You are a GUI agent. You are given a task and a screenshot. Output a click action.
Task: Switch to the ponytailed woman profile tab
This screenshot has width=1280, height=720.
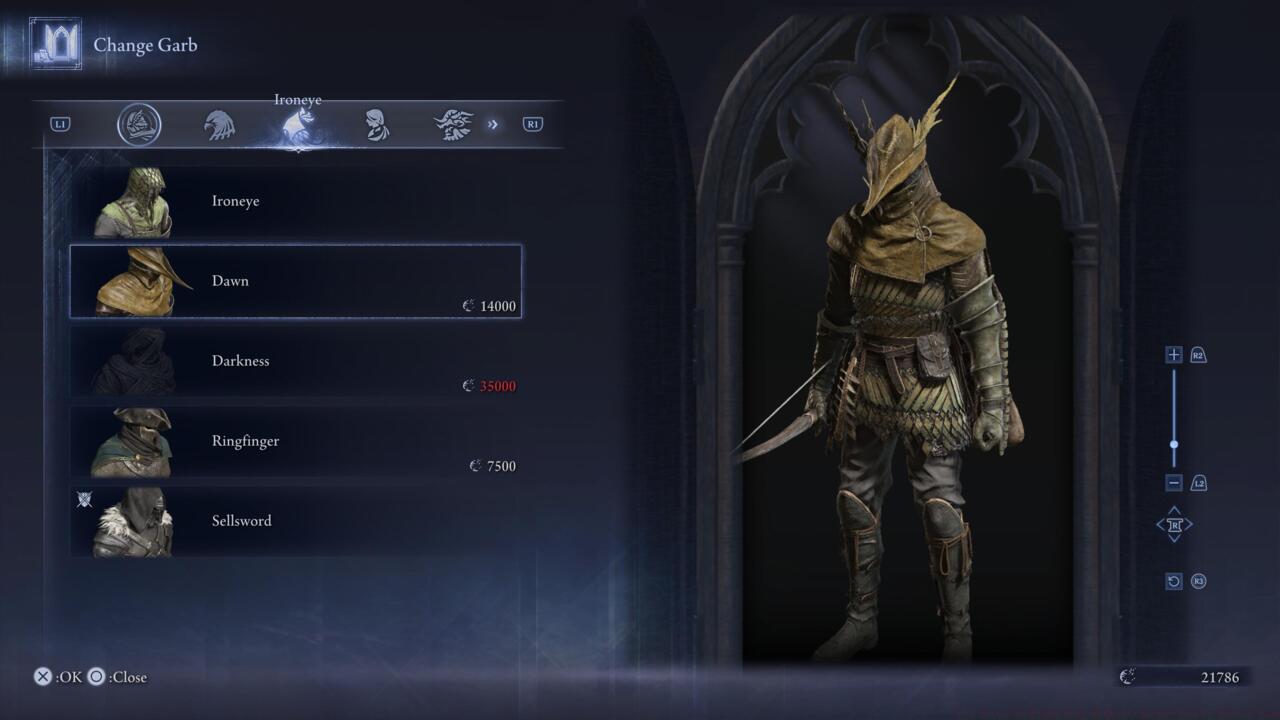[x=377, y=125]
